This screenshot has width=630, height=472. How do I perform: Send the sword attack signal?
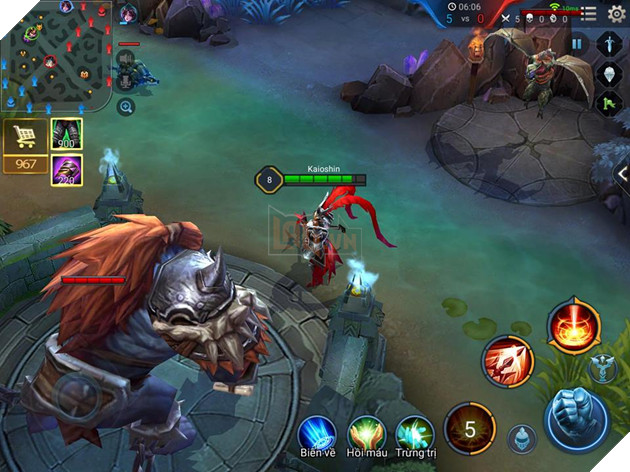click(609, 44)
